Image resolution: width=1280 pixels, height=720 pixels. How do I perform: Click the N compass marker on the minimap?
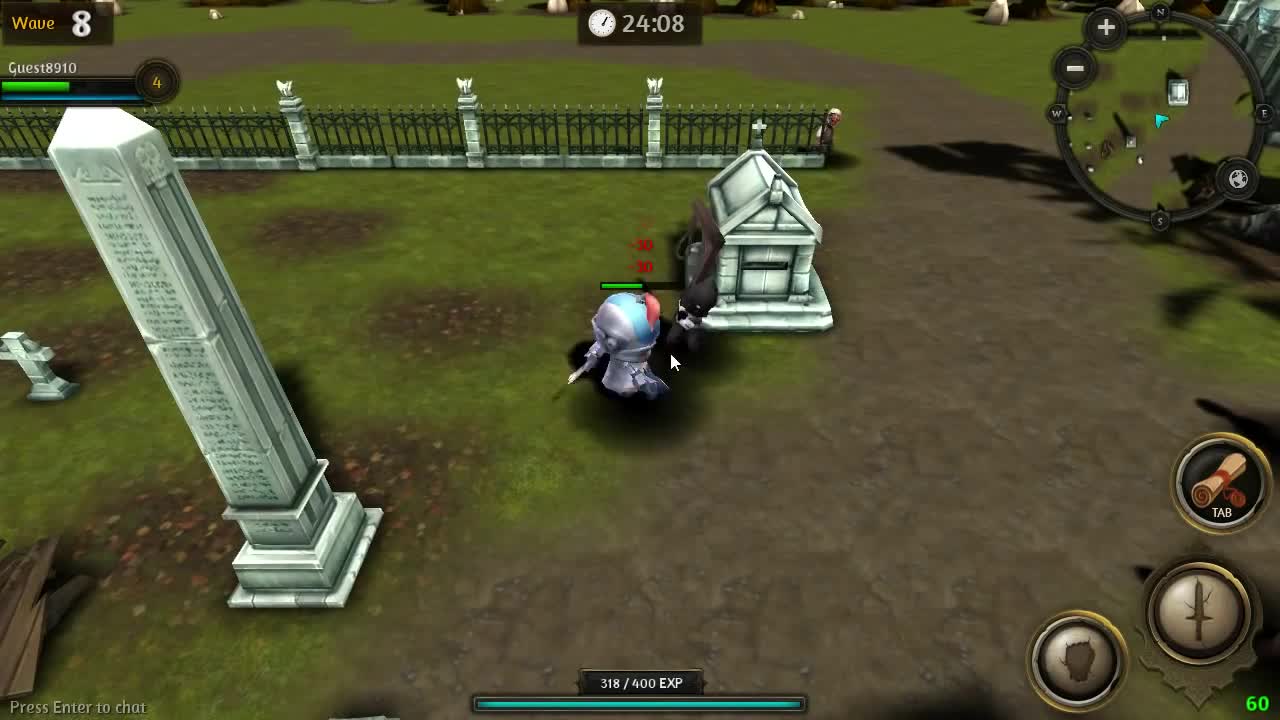click(x=1159, y=13)
